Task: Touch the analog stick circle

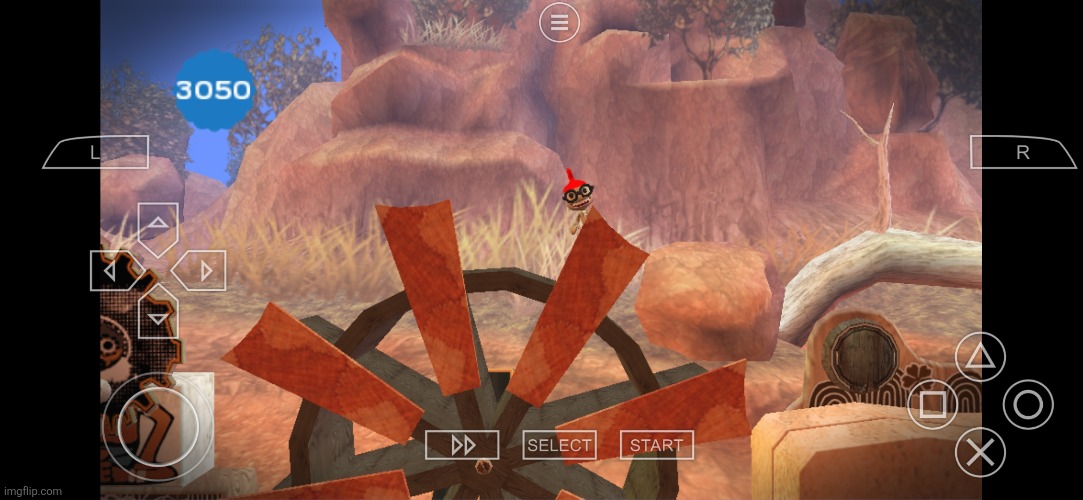Action: tap(158, 427)
